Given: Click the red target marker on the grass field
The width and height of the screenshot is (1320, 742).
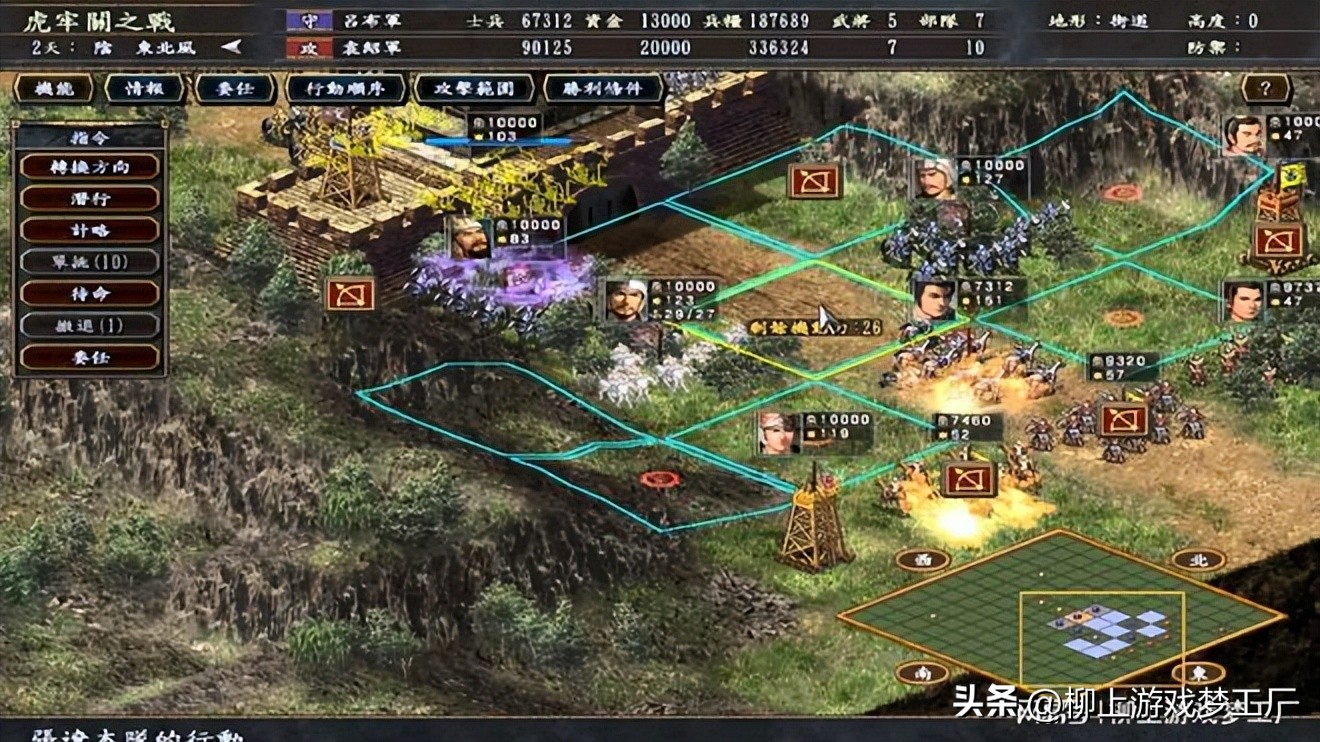Looking at the screenshot, I should coord(659,479).
